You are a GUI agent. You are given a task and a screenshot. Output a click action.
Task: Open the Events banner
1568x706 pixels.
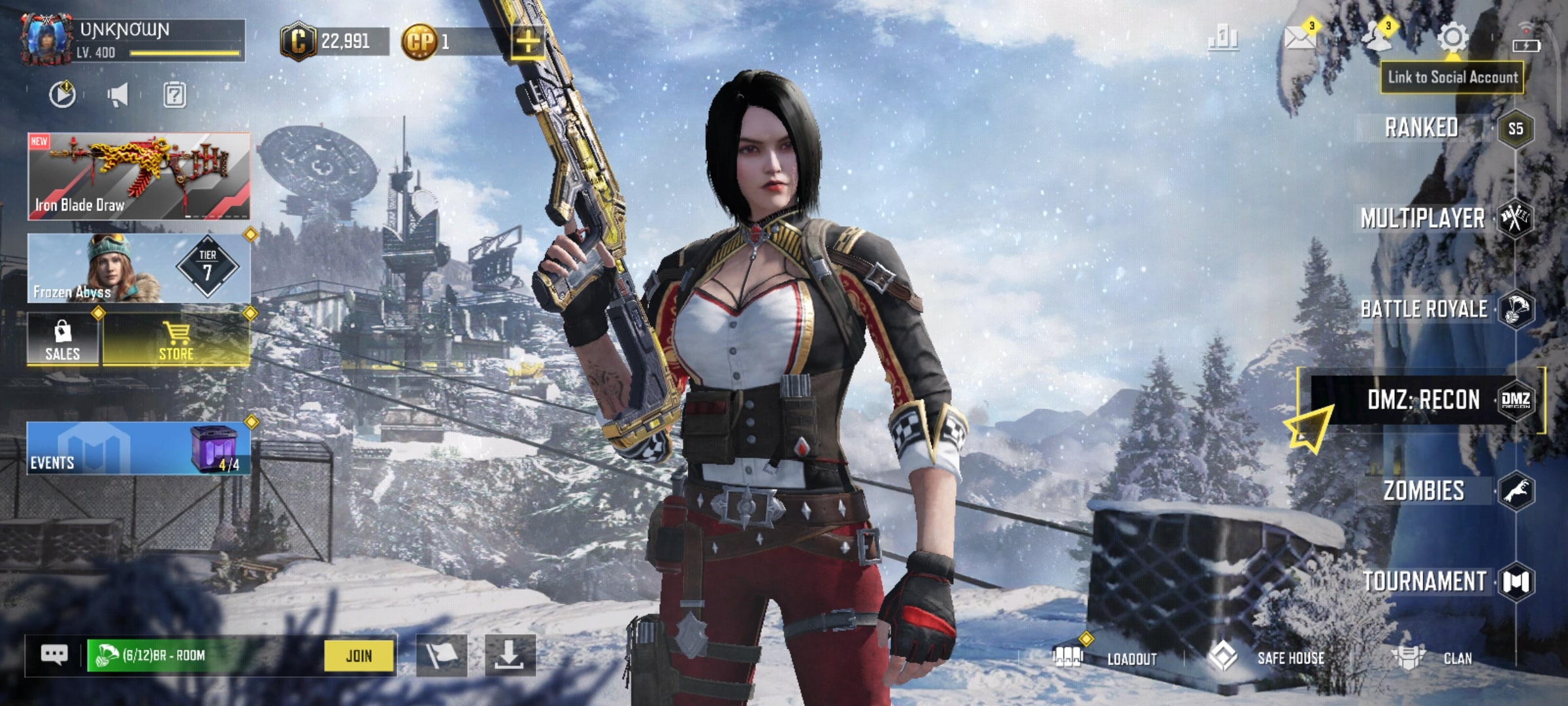point(138,448)
